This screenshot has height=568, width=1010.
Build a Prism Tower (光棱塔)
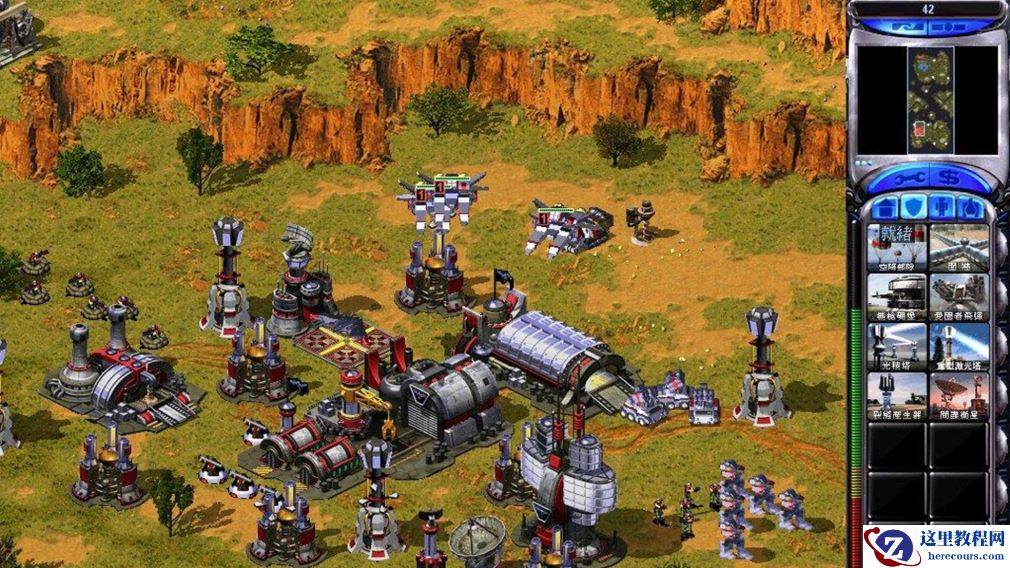(897, 345)
